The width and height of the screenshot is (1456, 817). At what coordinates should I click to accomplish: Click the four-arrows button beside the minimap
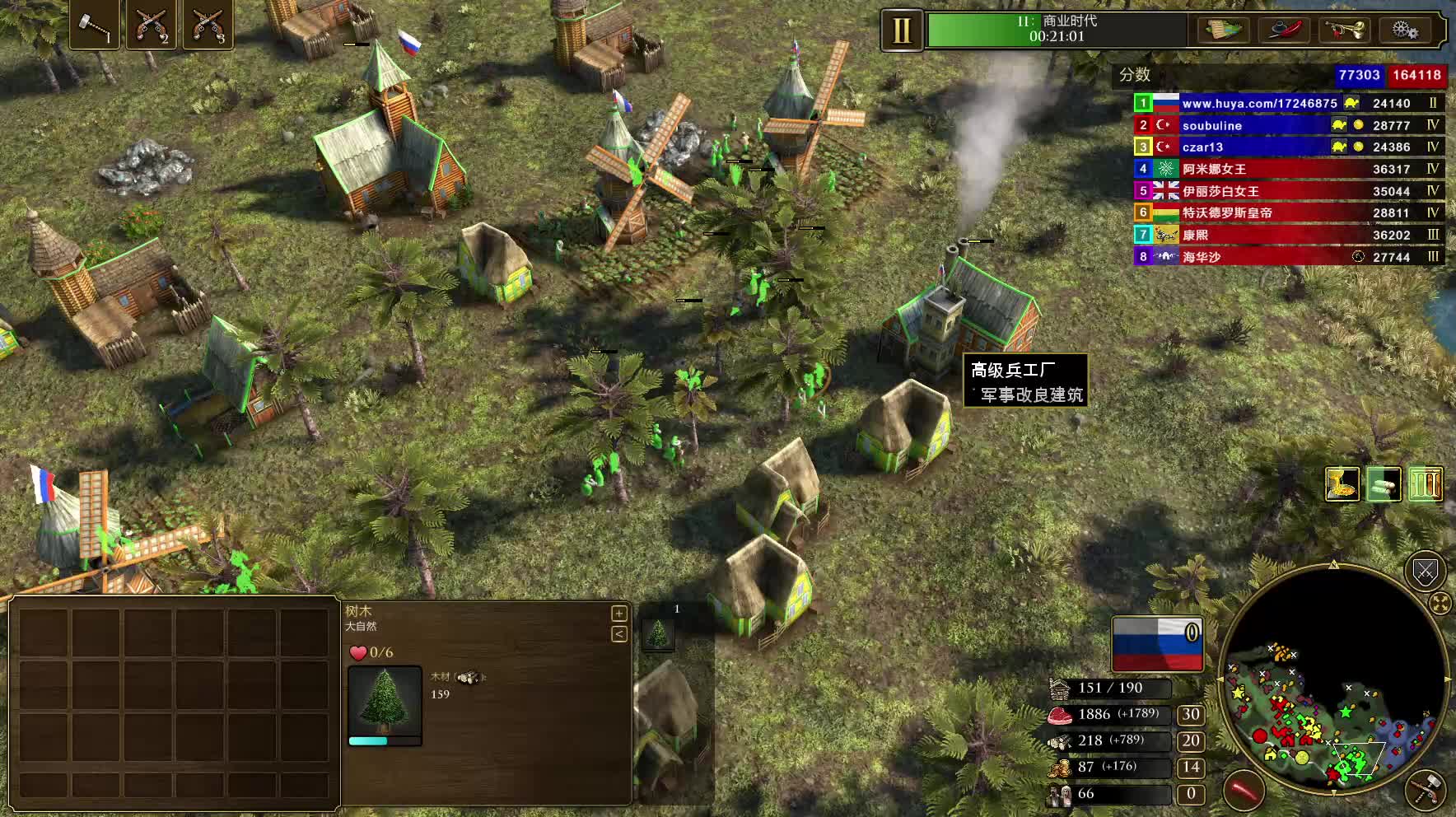pyautogui.click(x=1440, y=604)
